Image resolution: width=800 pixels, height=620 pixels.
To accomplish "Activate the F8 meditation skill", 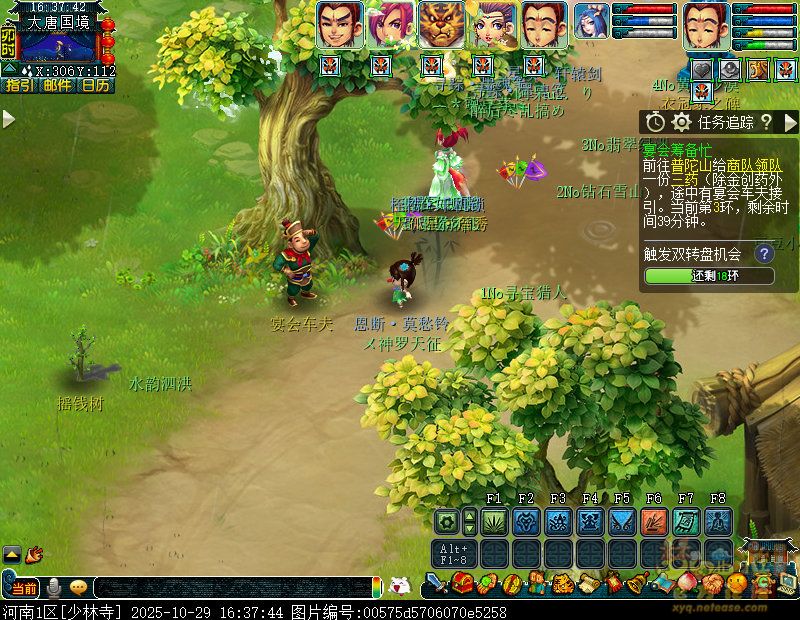I will 718,521.
